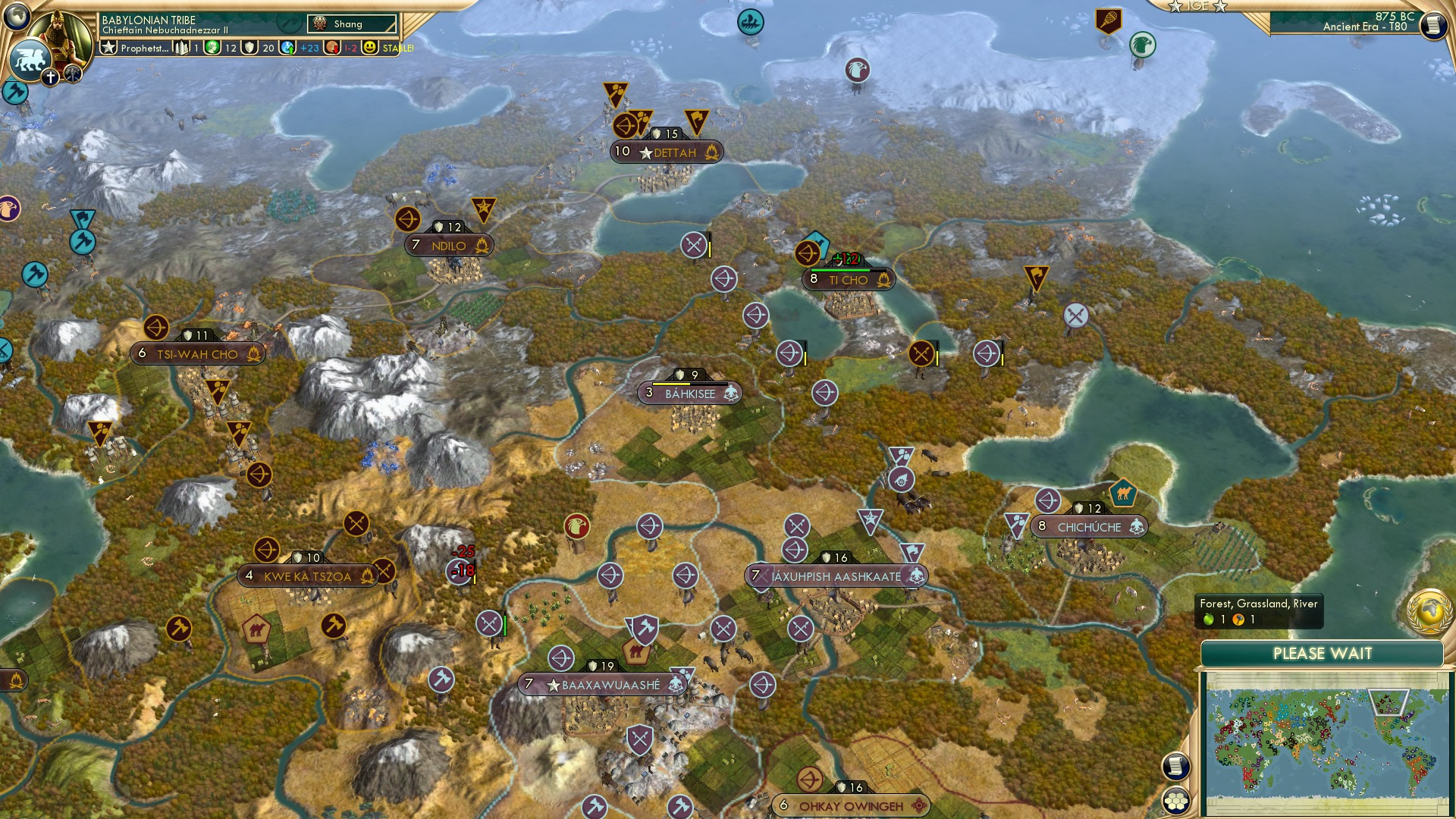This screenshot has width=1456, height=819.
Task: Click the shield counter icon showing 20
Action: [250, 48]
